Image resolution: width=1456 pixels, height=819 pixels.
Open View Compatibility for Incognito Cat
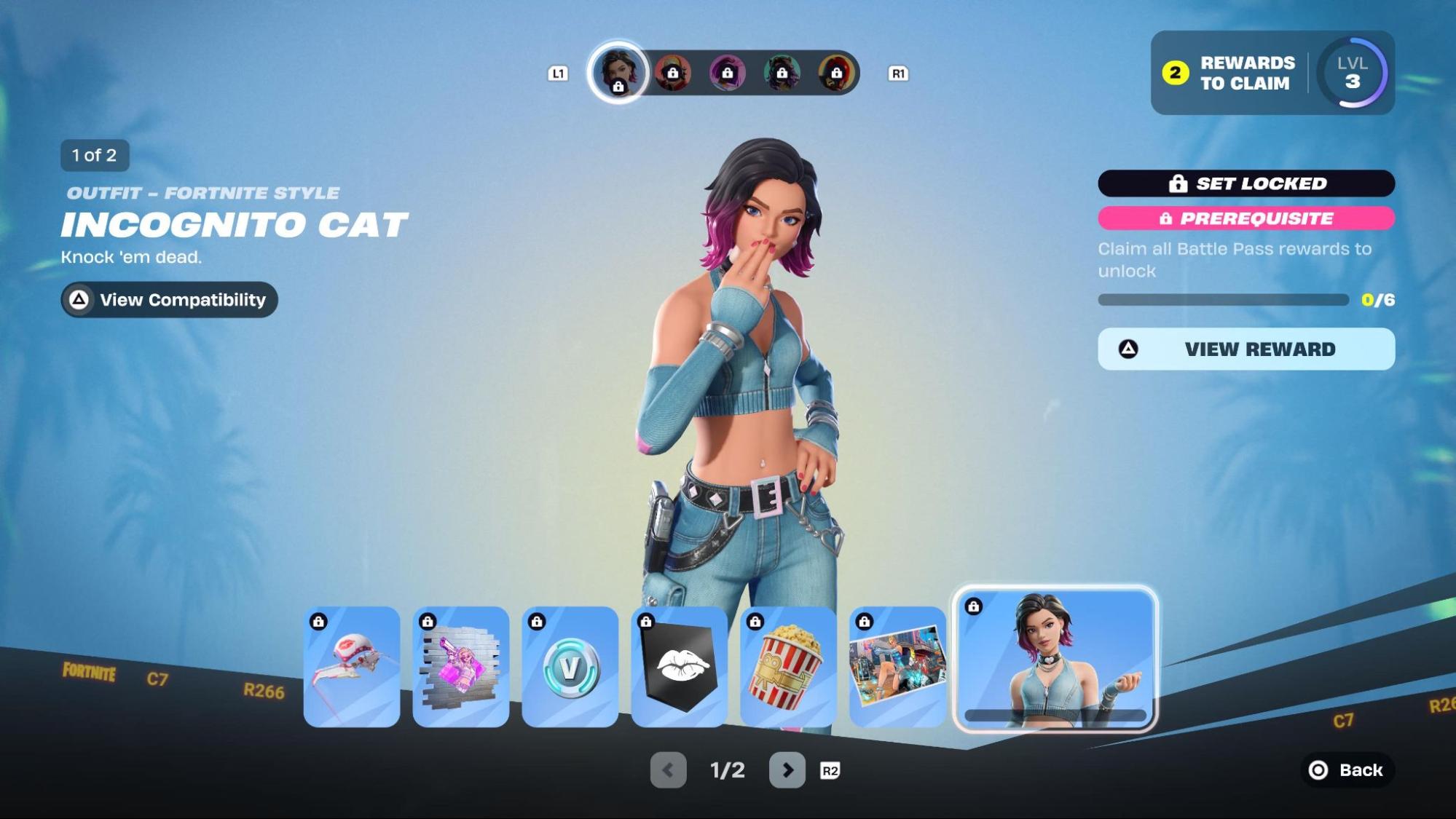[169, 300]
